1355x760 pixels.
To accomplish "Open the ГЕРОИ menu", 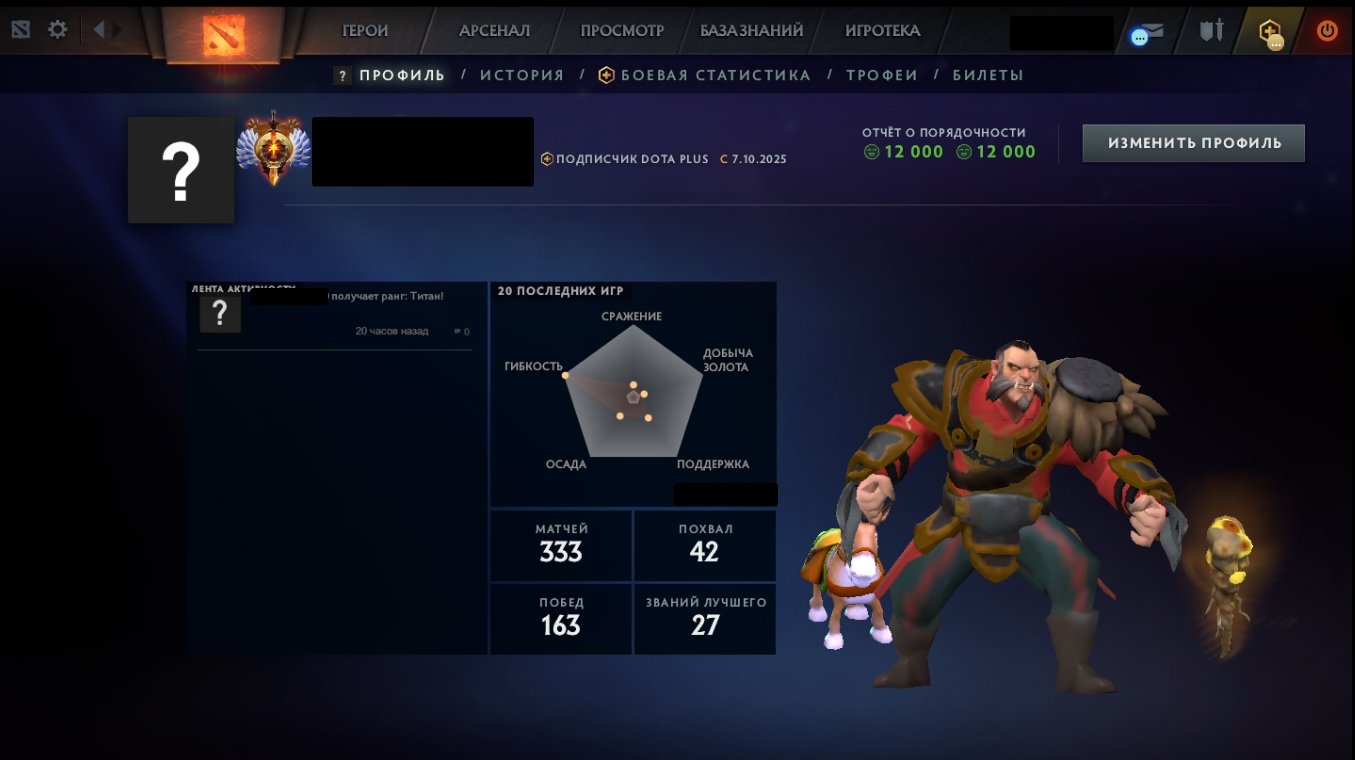I will click(366, 31).
